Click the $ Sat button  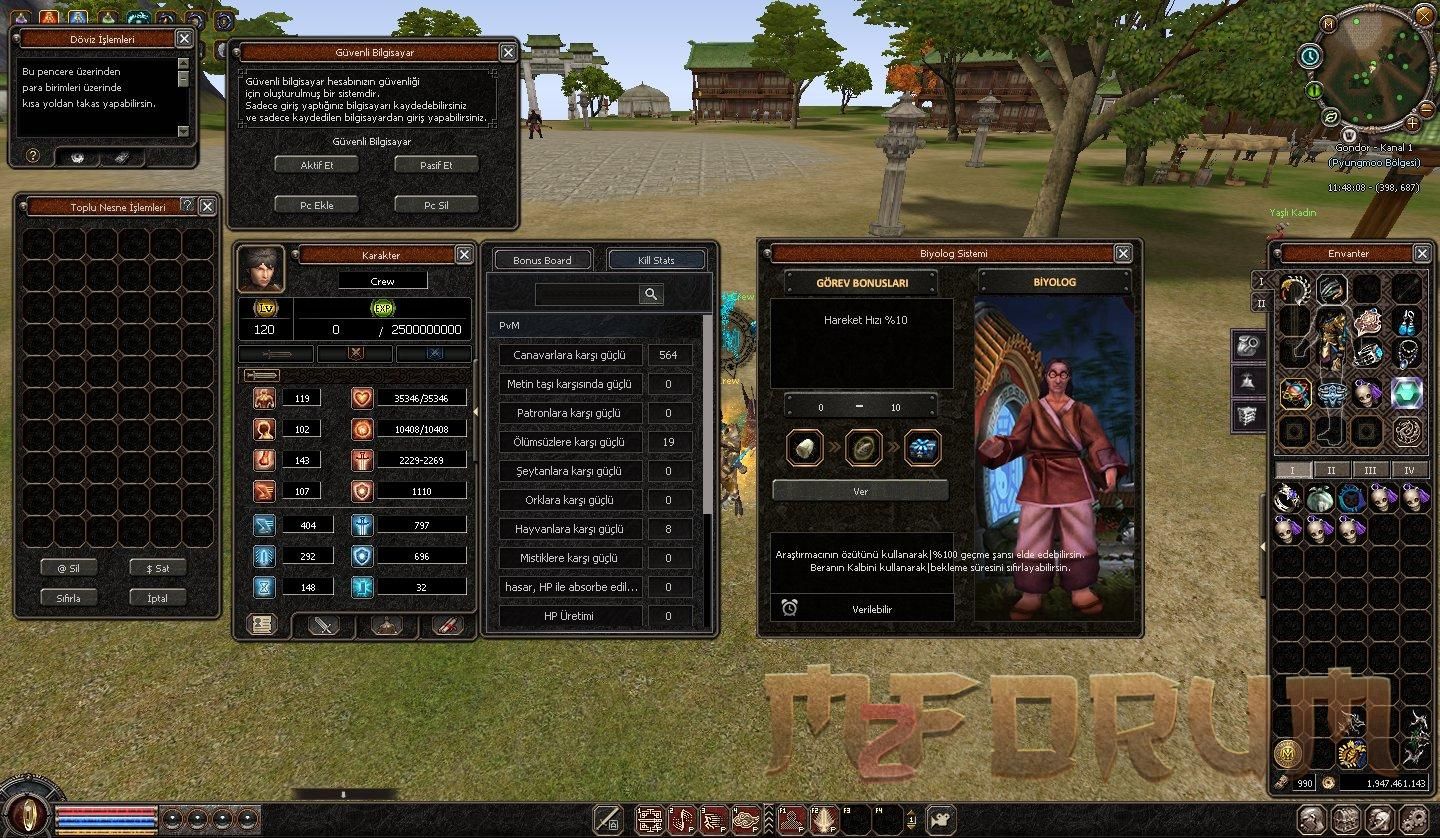(x=158, y=568)
